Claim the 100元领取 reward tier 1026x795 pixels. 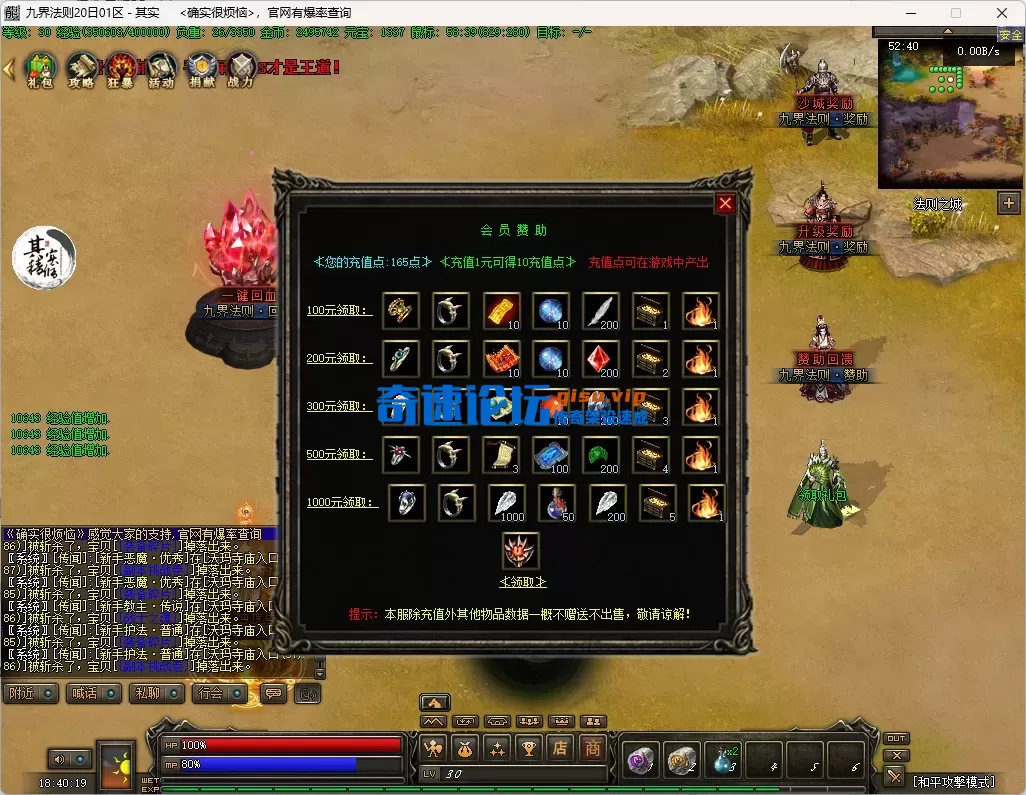point(339,311)
